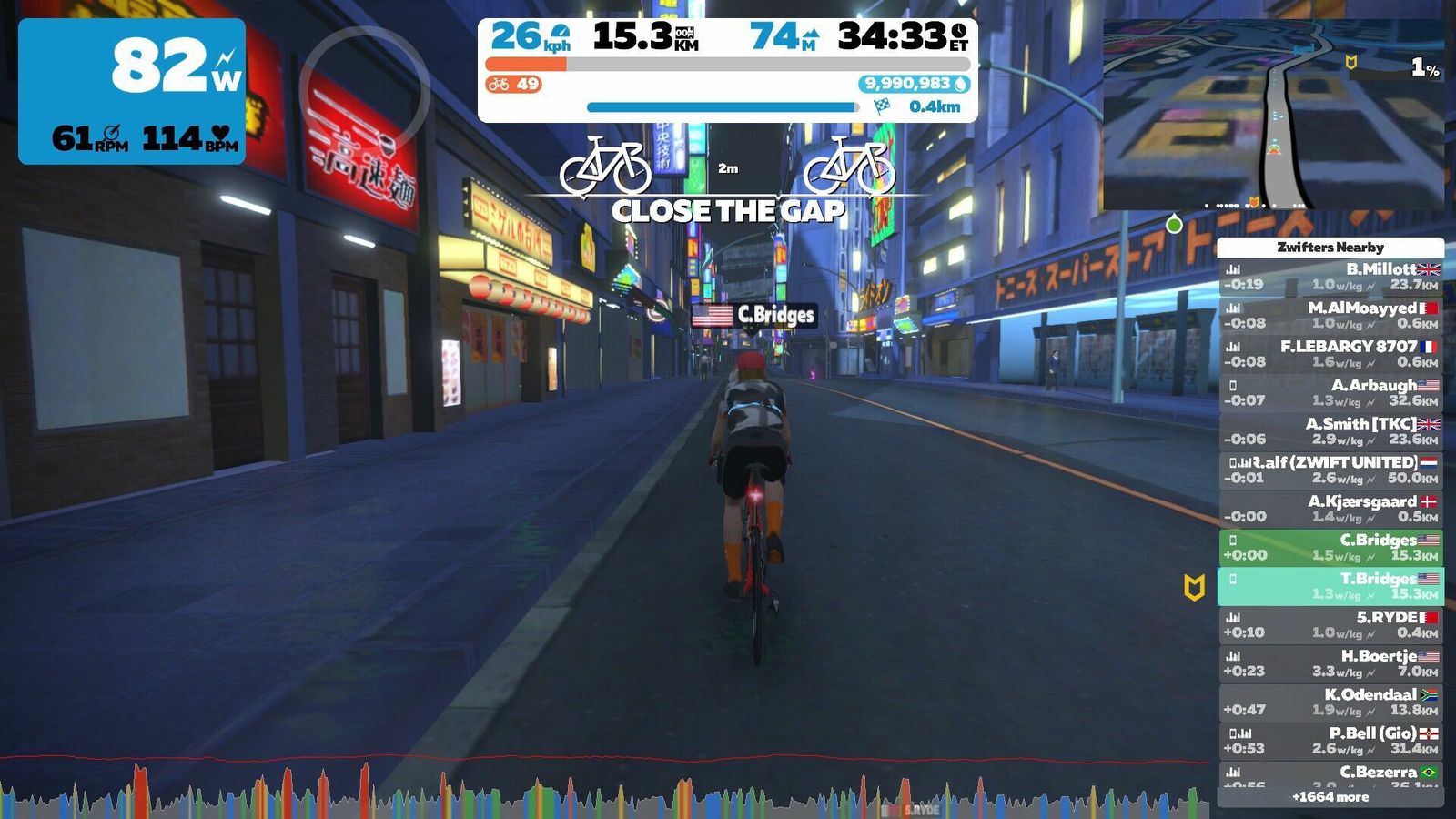Choose M.AlMoayyed rider row
The width and height of the screenshot is (1456, 819).
point(1330,316)
